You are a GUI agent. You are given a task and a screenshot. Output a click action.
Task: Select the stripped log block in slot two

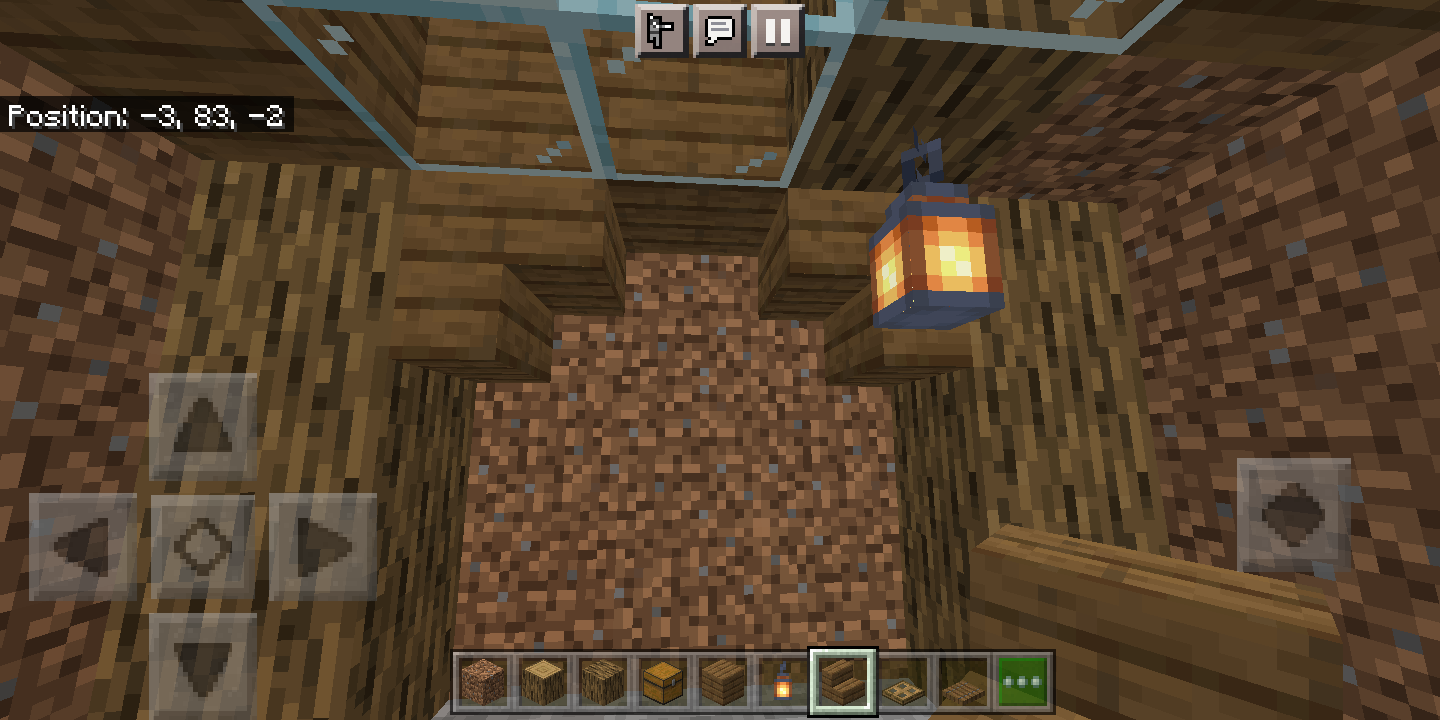click(x=545, y=680)
